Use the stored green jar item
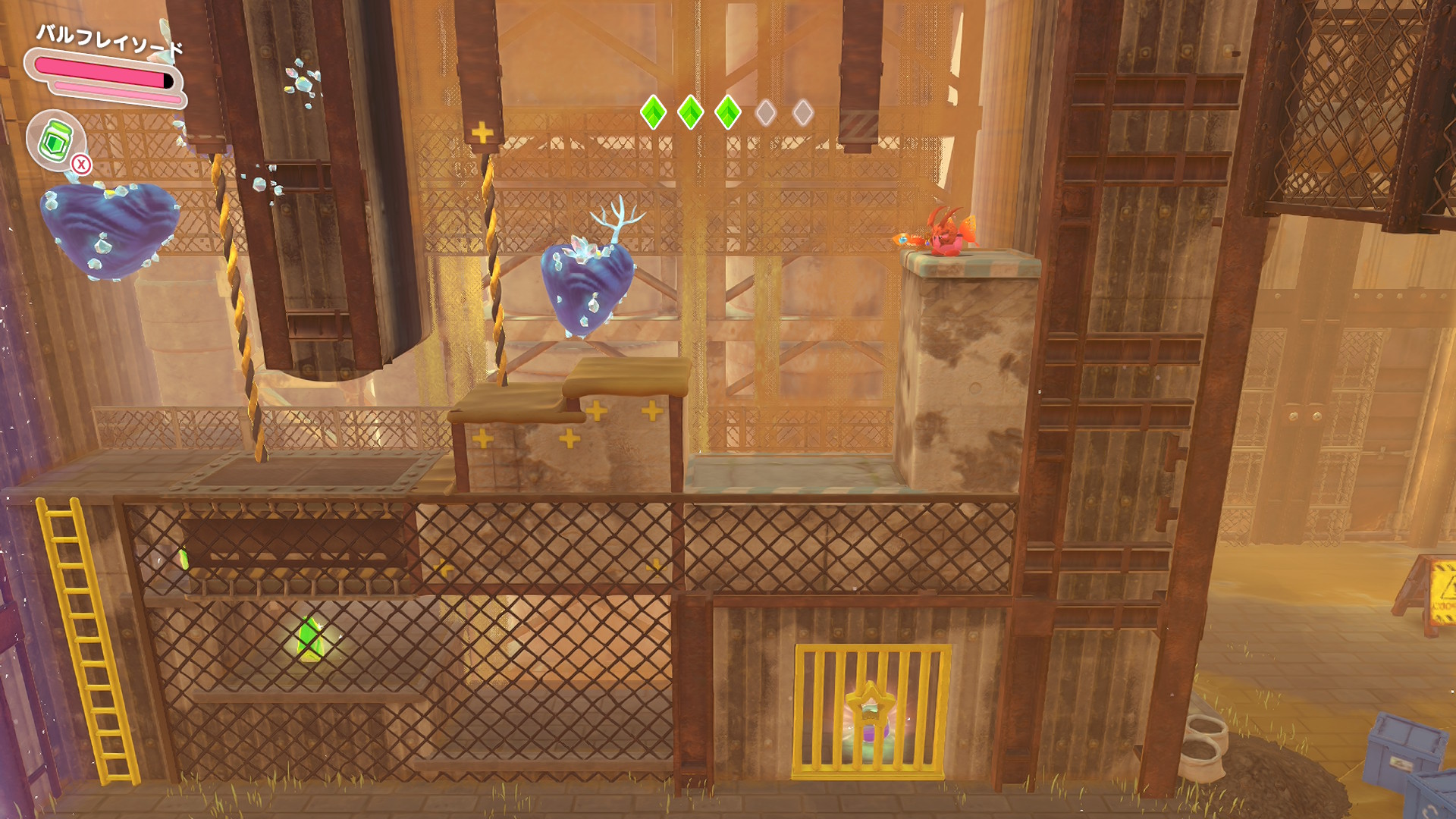 tap(56, 140)
